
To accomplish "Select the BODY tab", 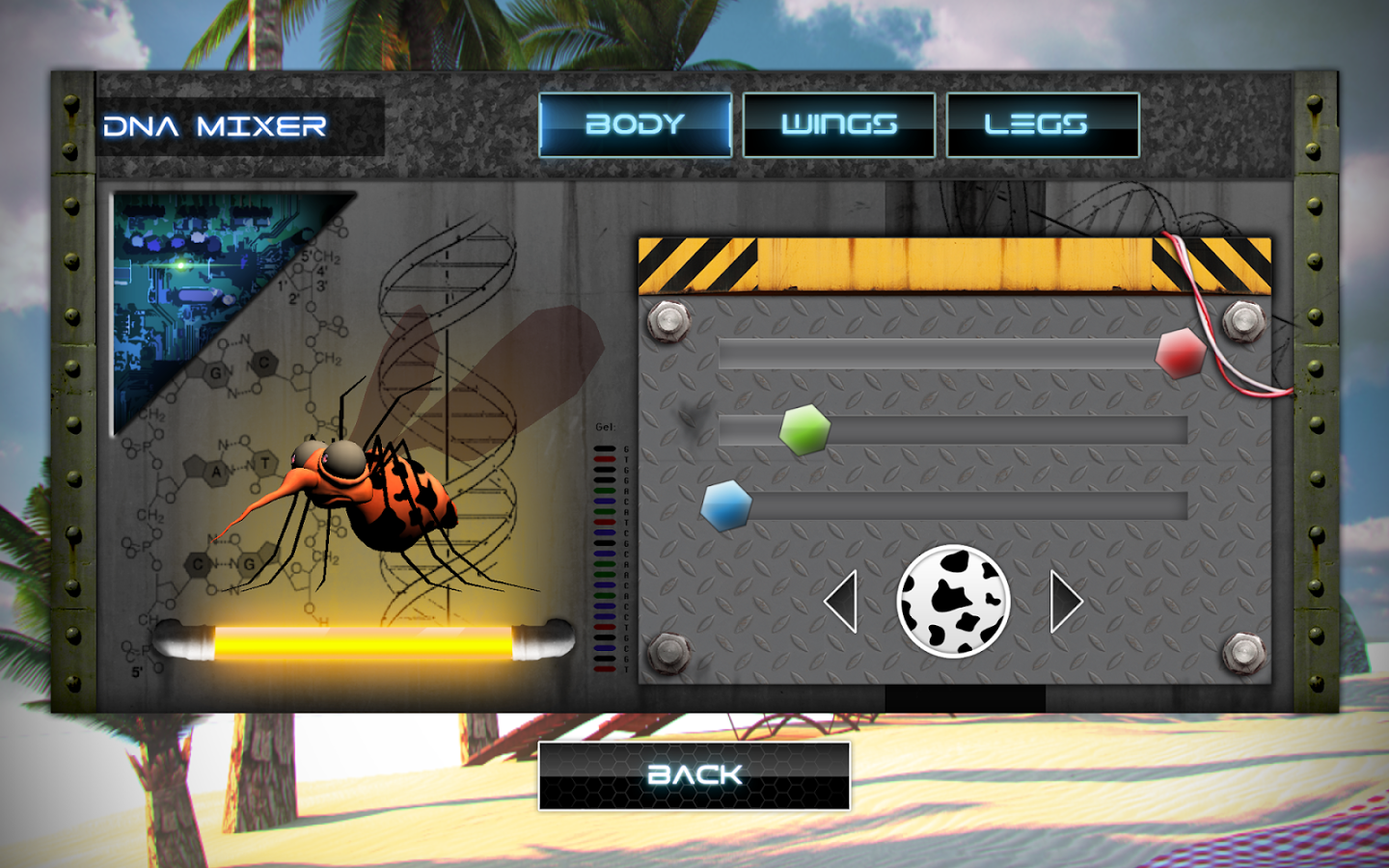I will pyautogui.click(x=638, y=123).
